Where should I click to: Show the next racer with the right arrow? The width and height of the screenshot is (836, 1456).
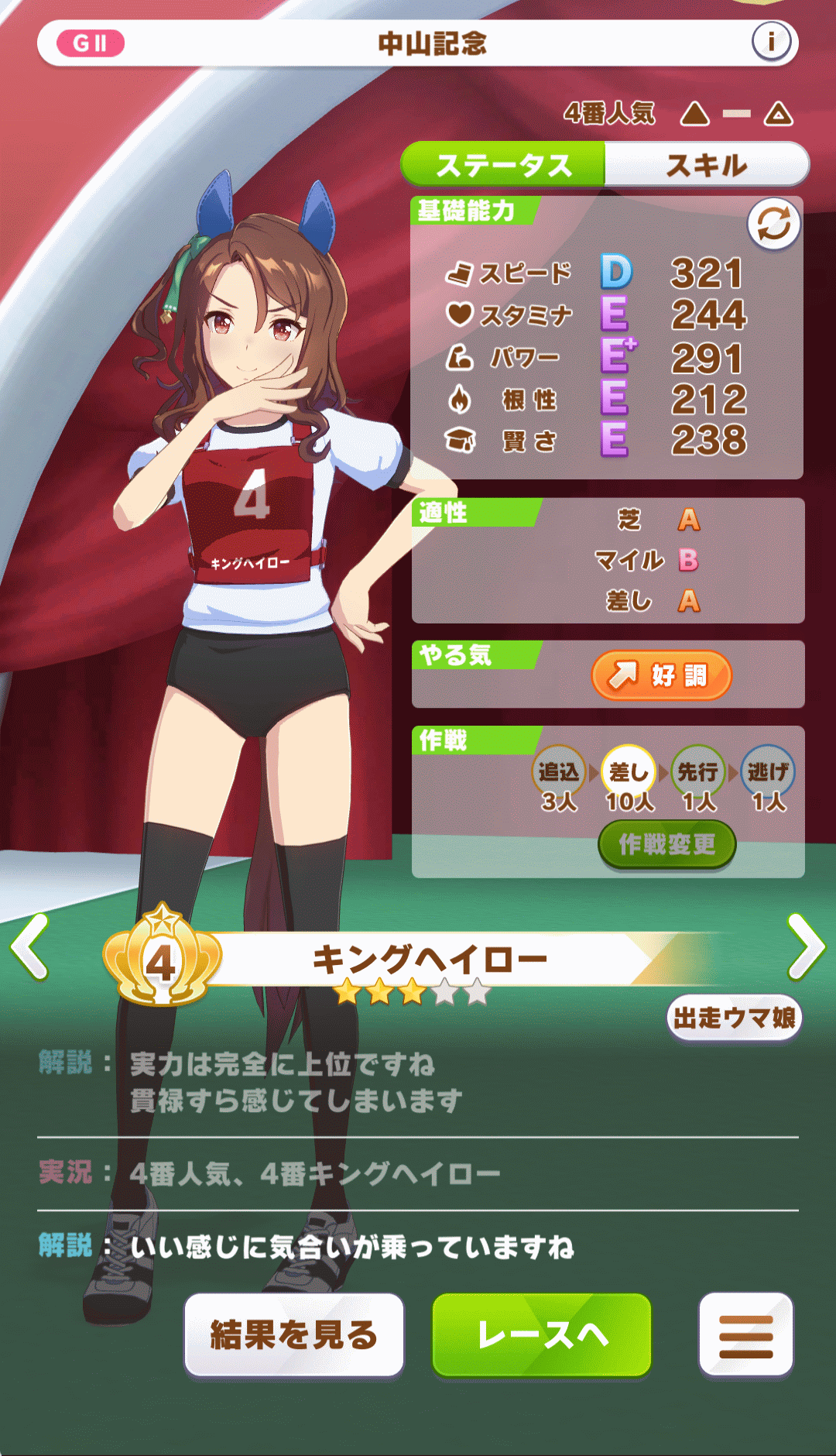point(806,946)
